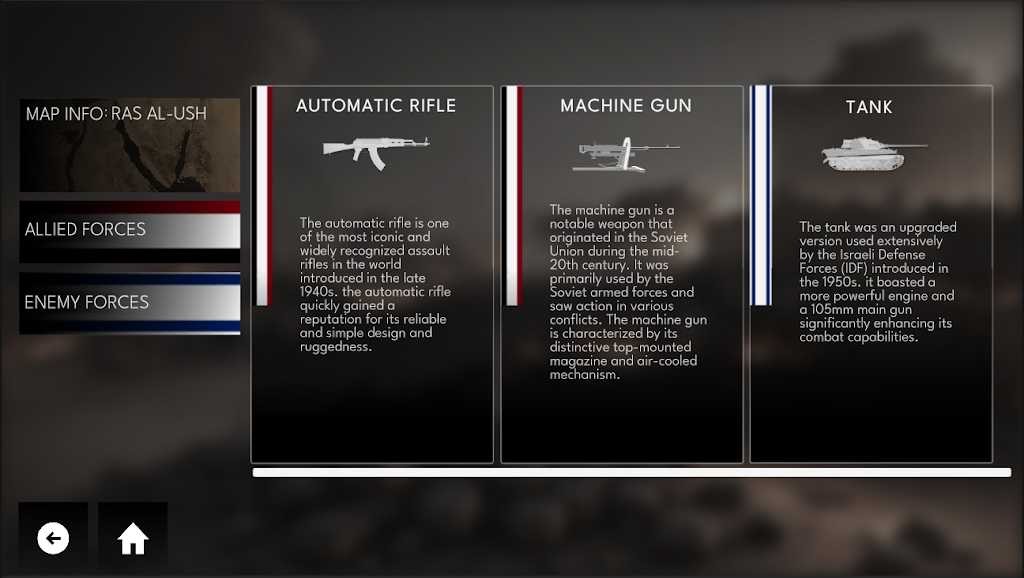Viewport: 1024px width, 578px height.
Task: Select the Automatic Rifle card
Action: click(x=372, y=274)
